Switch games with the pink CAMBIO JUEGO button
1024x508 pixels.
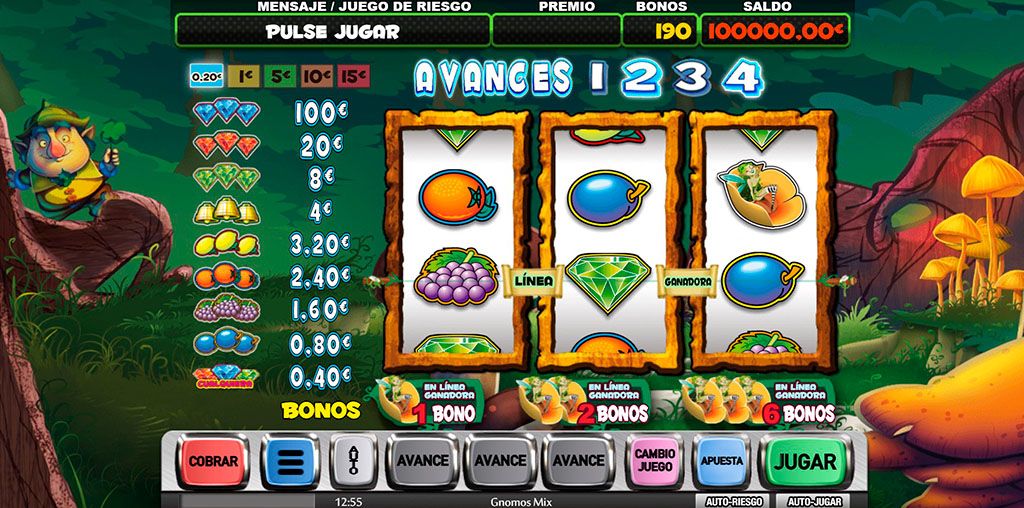point(655,461)
